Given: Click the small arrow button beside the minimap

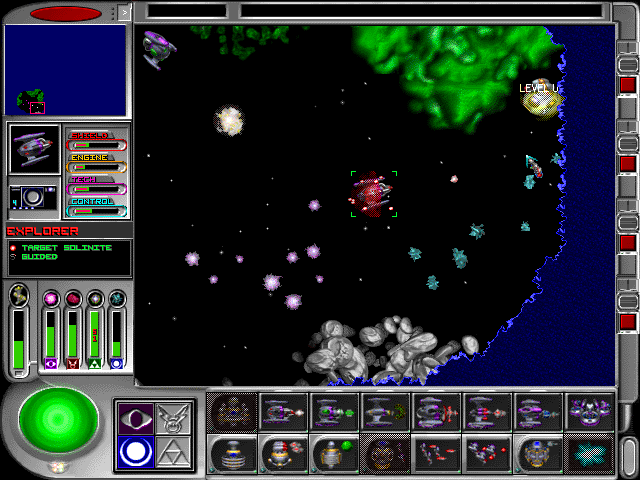Looking at the screenshot, I should [x=124, y=13].
